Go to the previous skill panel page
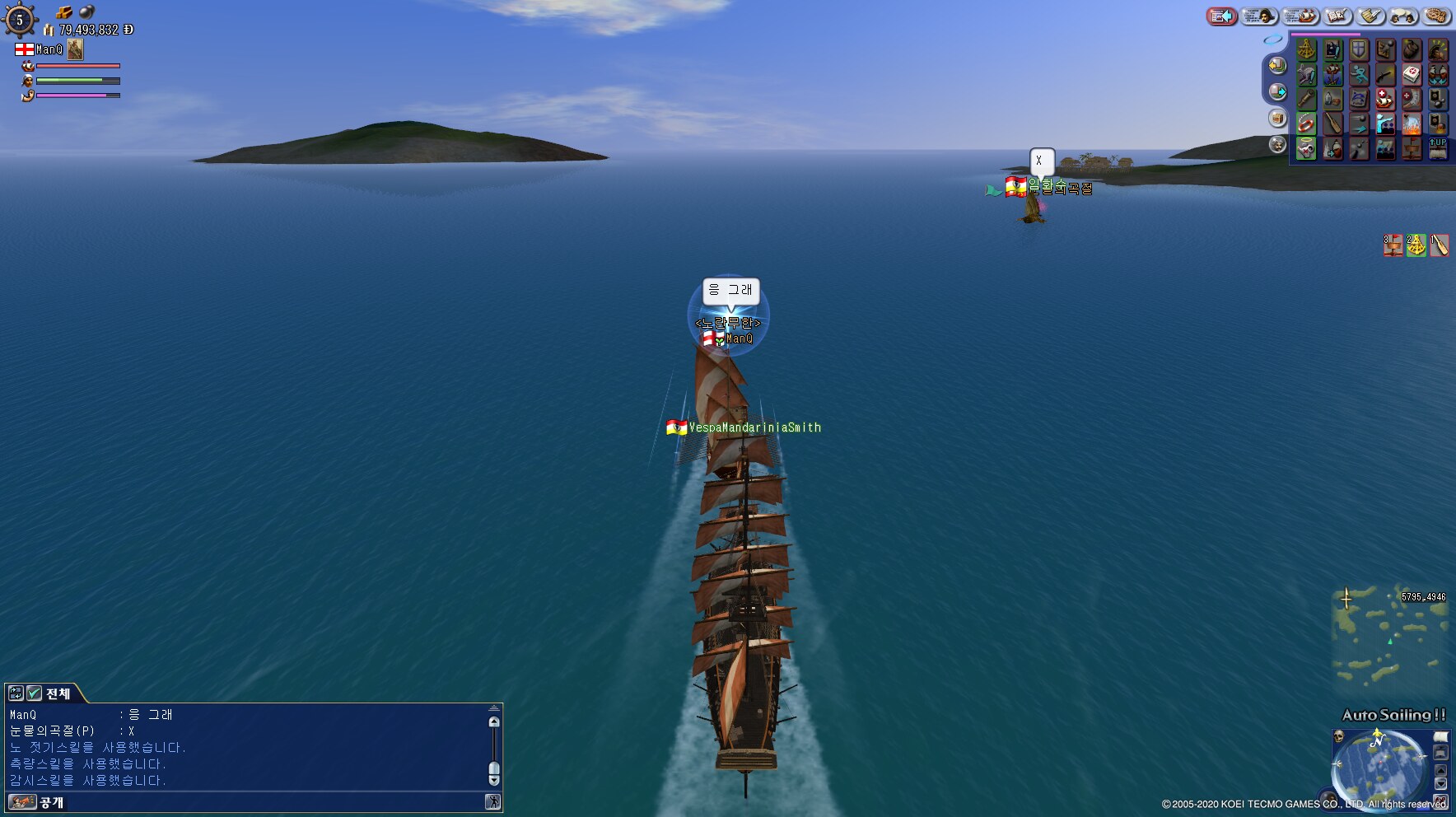 point(1277,65)
